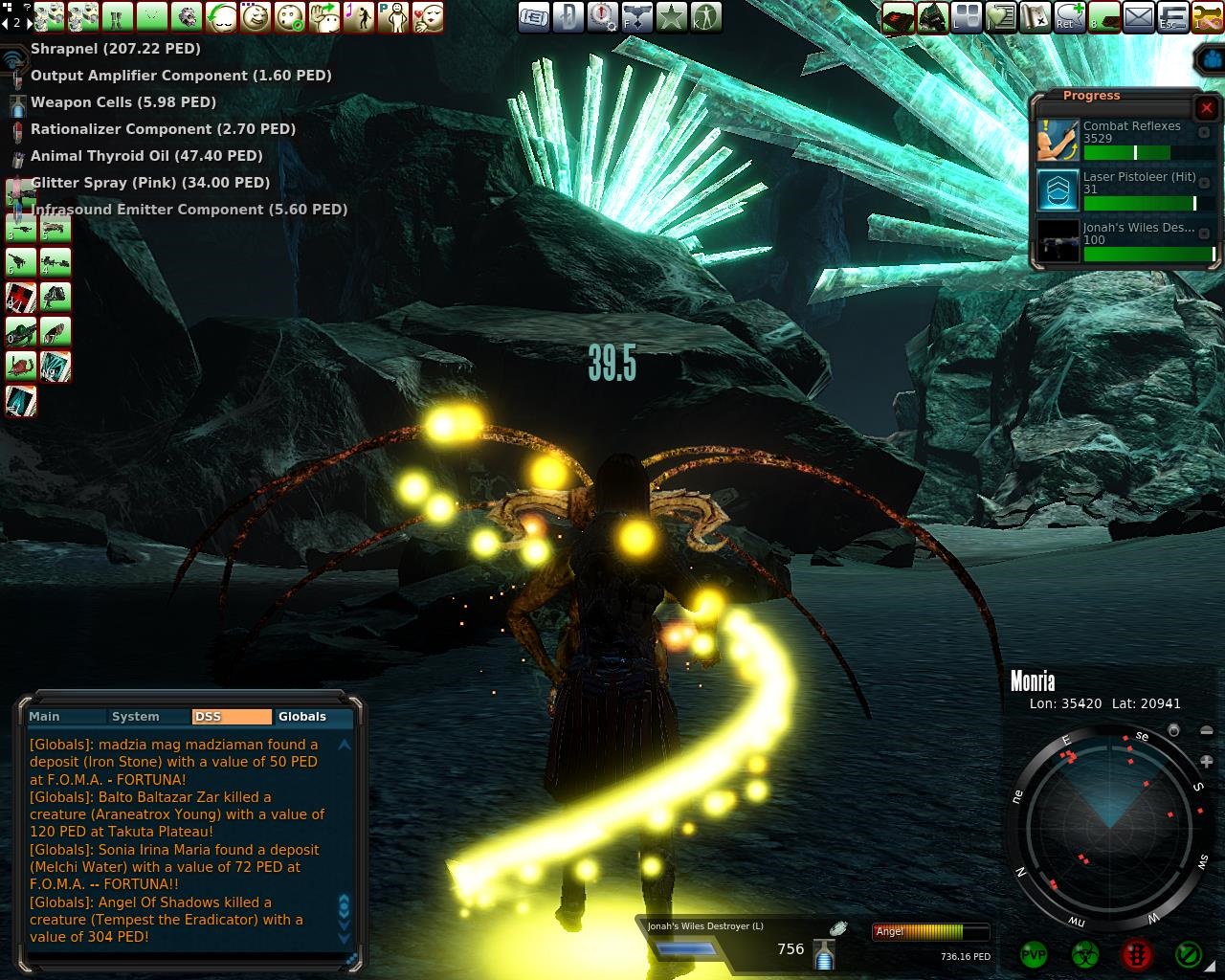Click the red traffic light icon
Viewport: 1225px width, 980px height.
click(1136, 954)
